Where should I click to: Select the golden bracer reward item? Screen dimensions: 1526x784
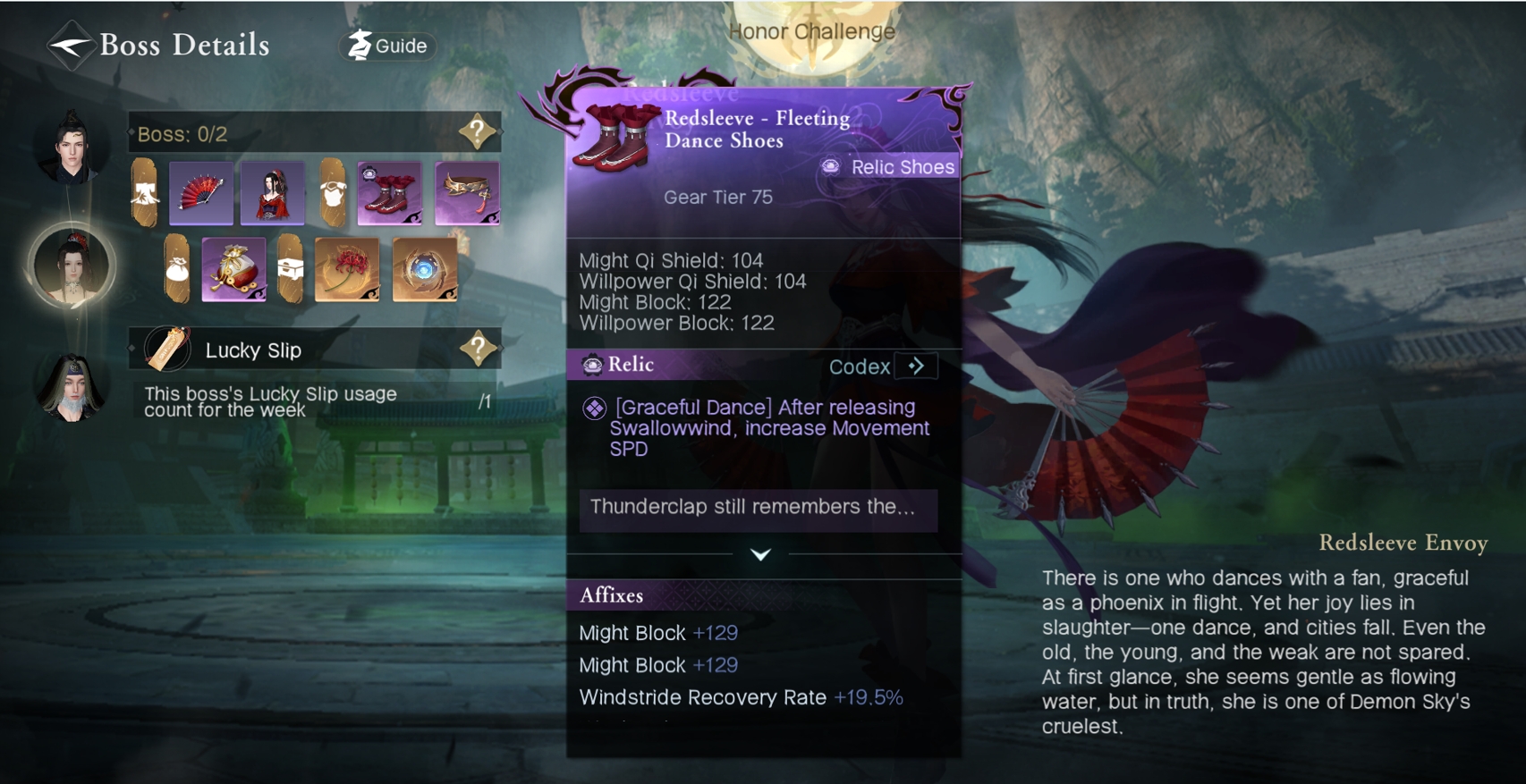tap(467, 192)
